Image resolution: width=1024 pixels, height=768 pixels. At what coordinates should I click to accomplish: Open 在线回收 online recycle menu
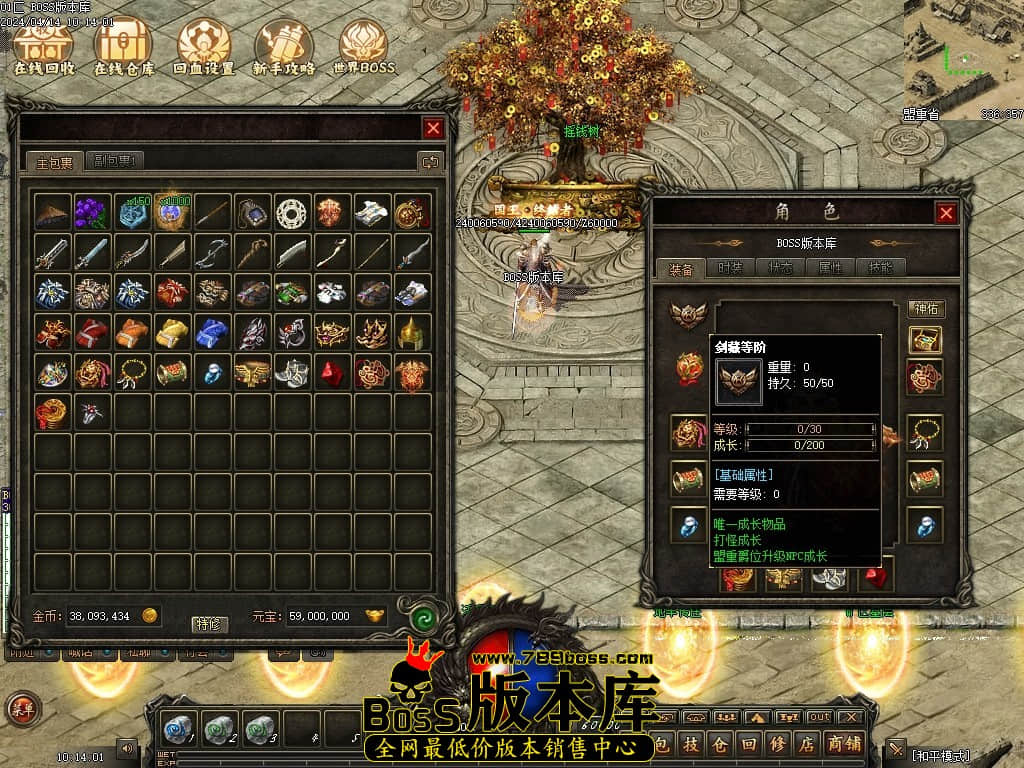[45, 47]
